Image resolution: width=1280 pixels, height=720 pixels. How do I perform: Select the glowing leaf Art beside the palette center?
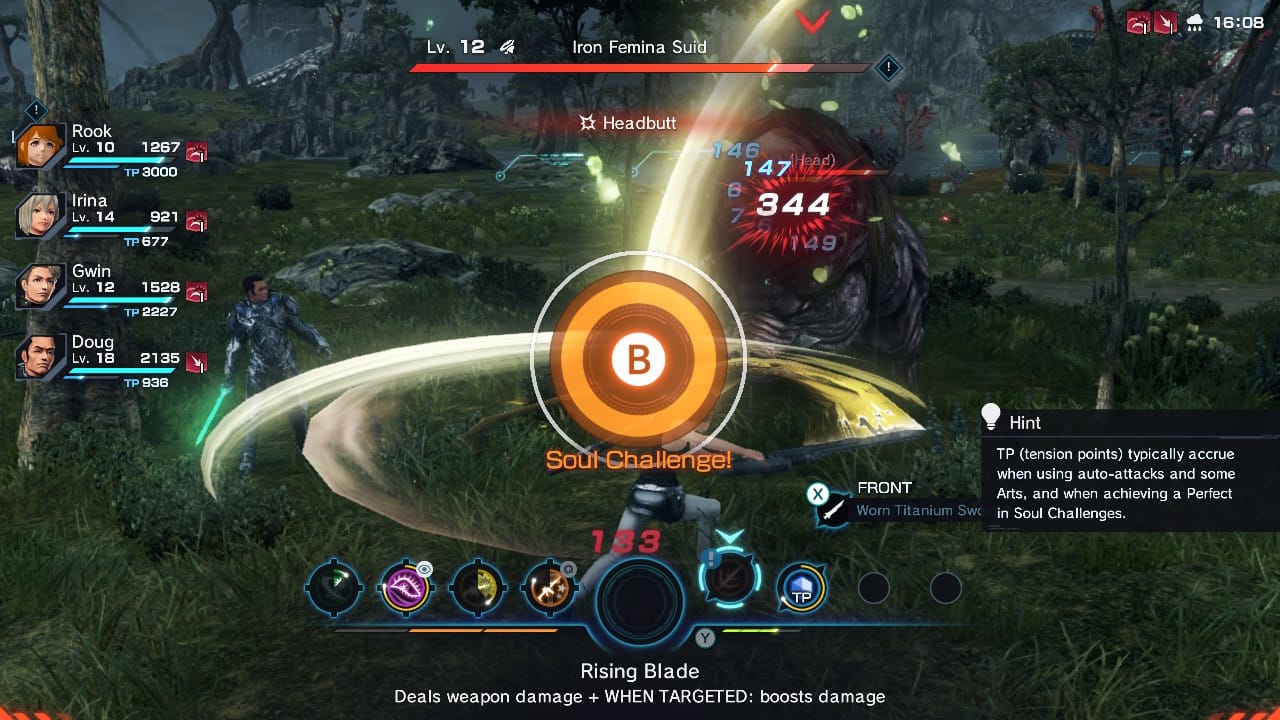pos(731,578)
